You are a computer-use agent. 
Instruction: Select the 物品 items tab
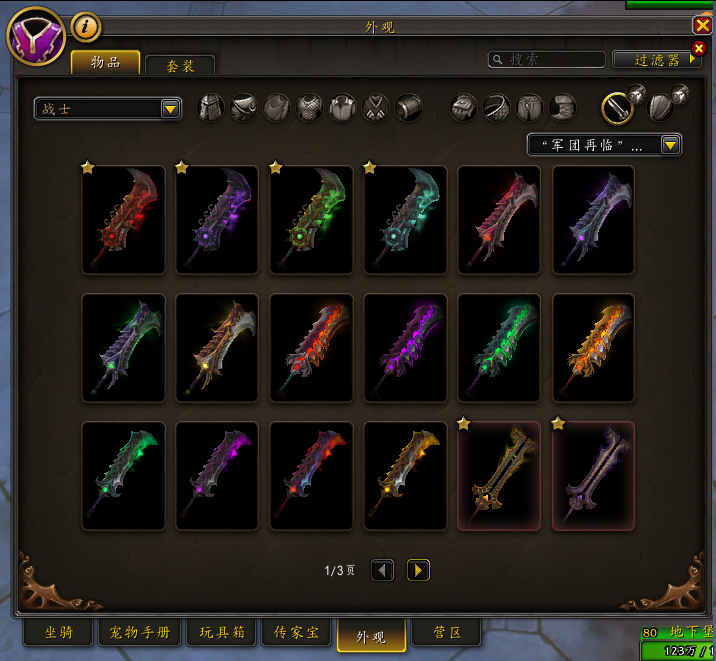click(105, 62)
